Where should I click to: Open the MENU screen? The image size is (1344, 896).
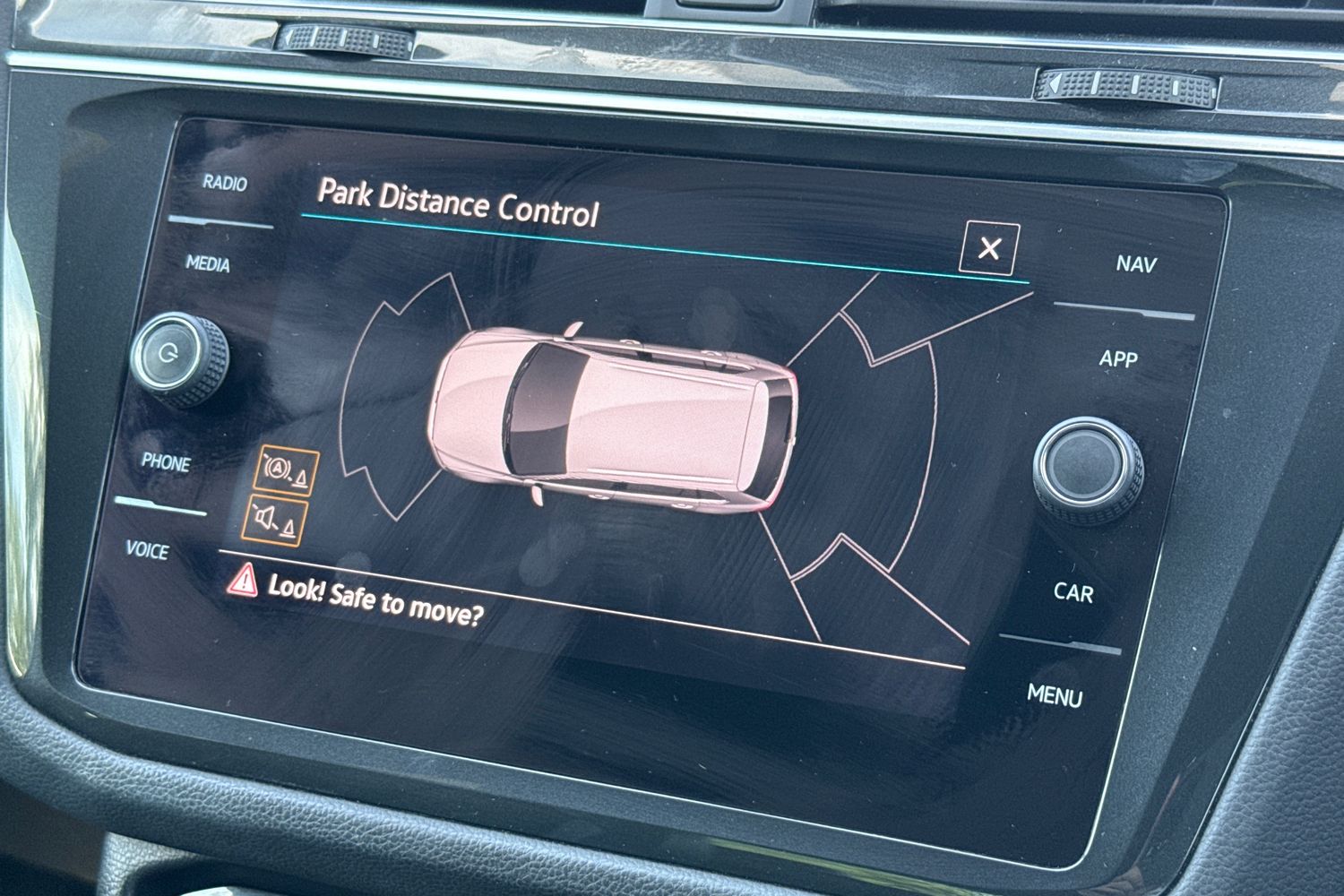(x=1057, y=694)
